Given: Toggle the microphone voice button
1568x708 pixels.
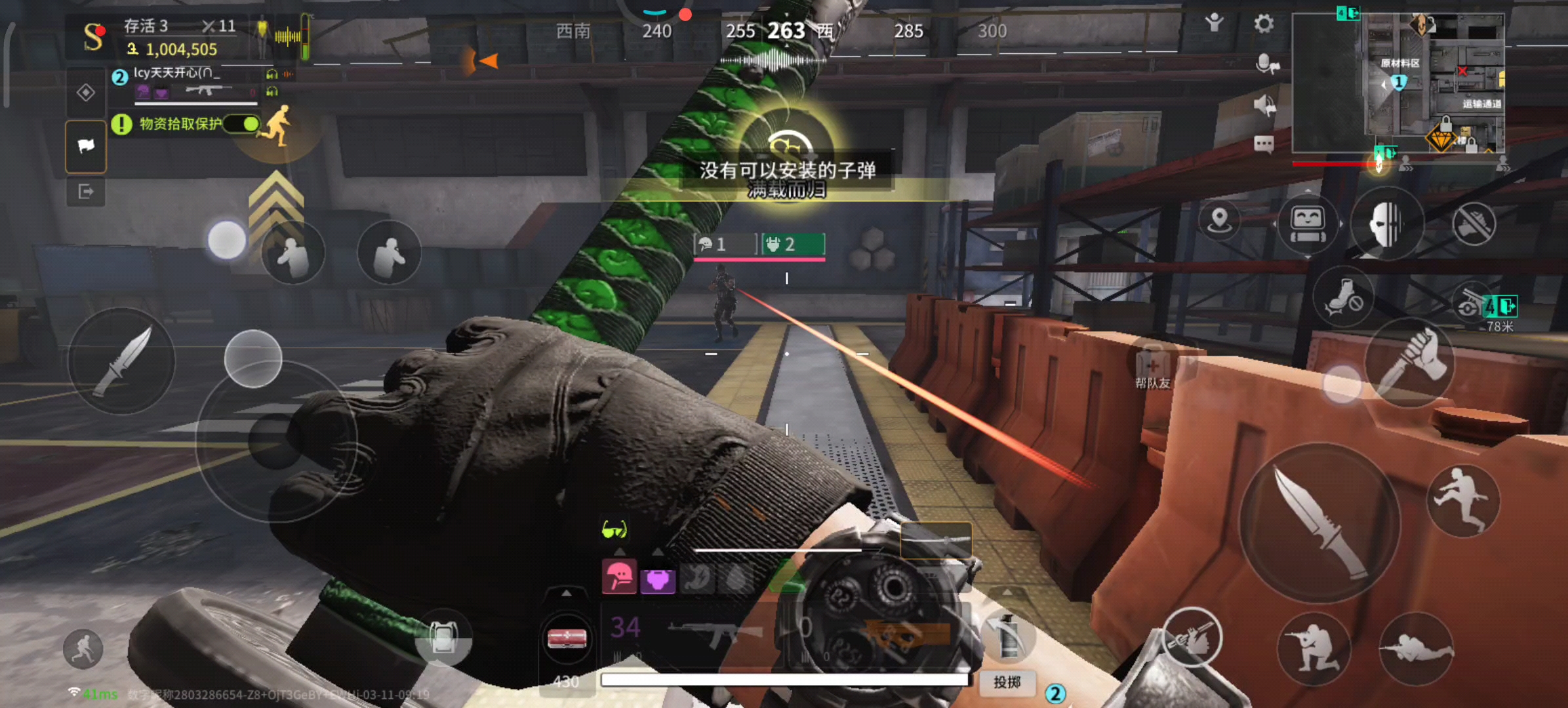Looking at the screenshot, I should click(1266, 64).
